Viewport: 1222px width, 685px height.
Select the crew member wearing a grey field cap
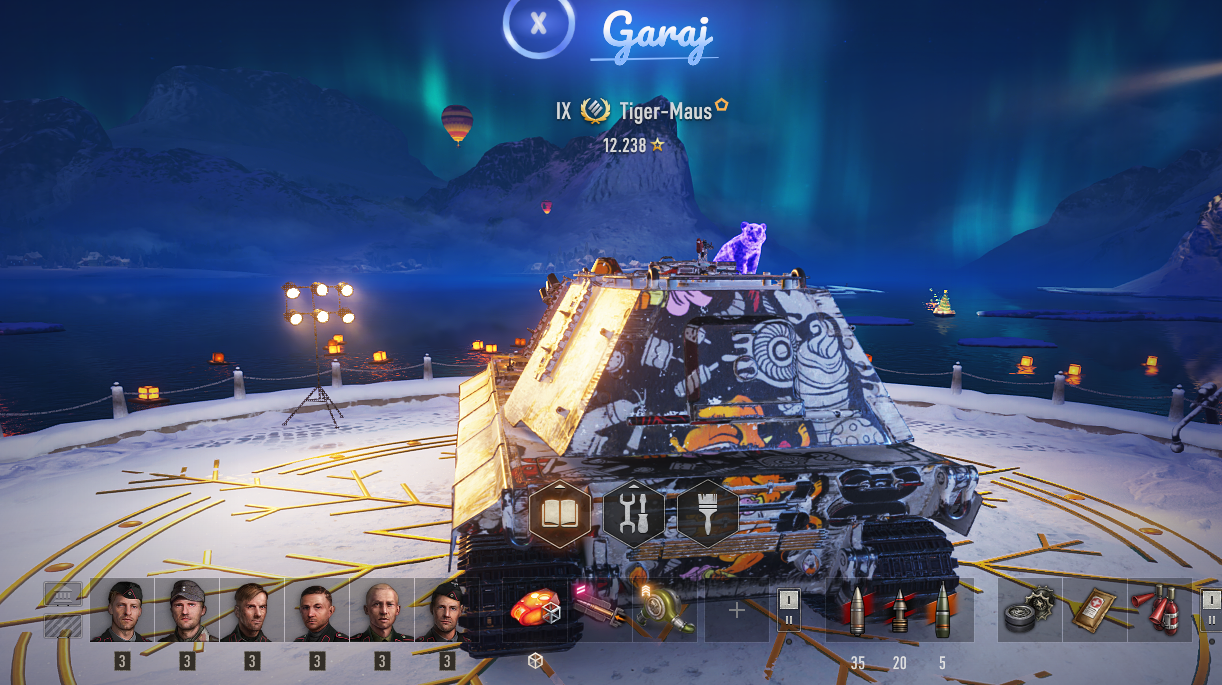point(187,610)
